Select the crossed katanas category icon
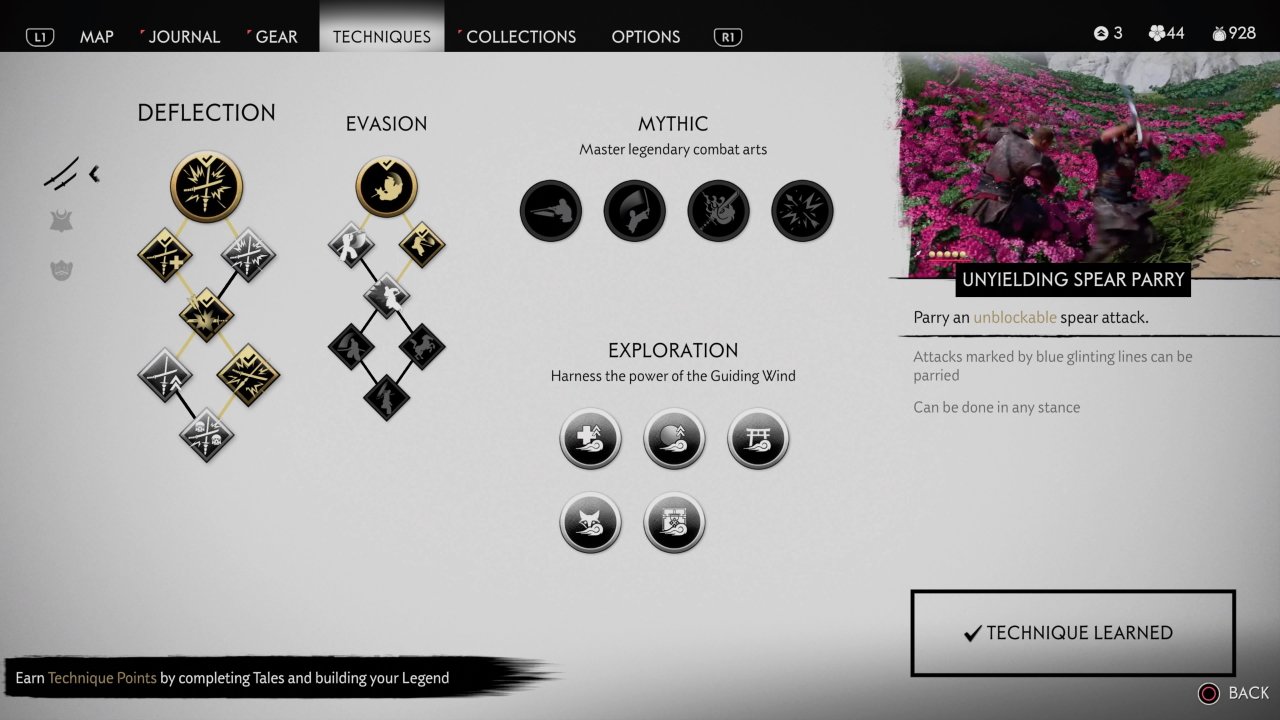The width and height of the screenshot is (1280, 720). (x=62, y=174)
